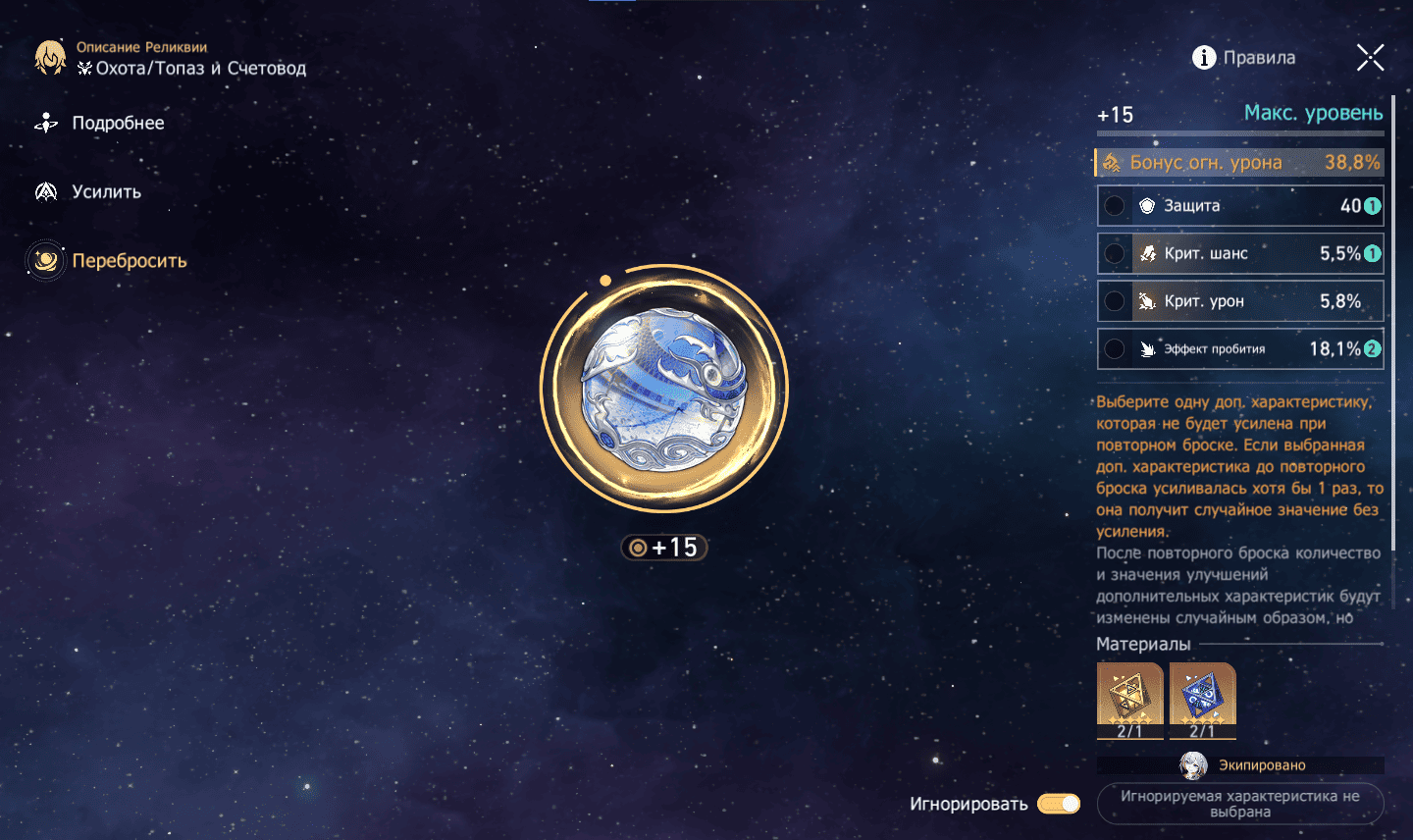This screenshot has height=840, width=1413.
Task: Close the relic screen with the X
Action: (1370, 58)
